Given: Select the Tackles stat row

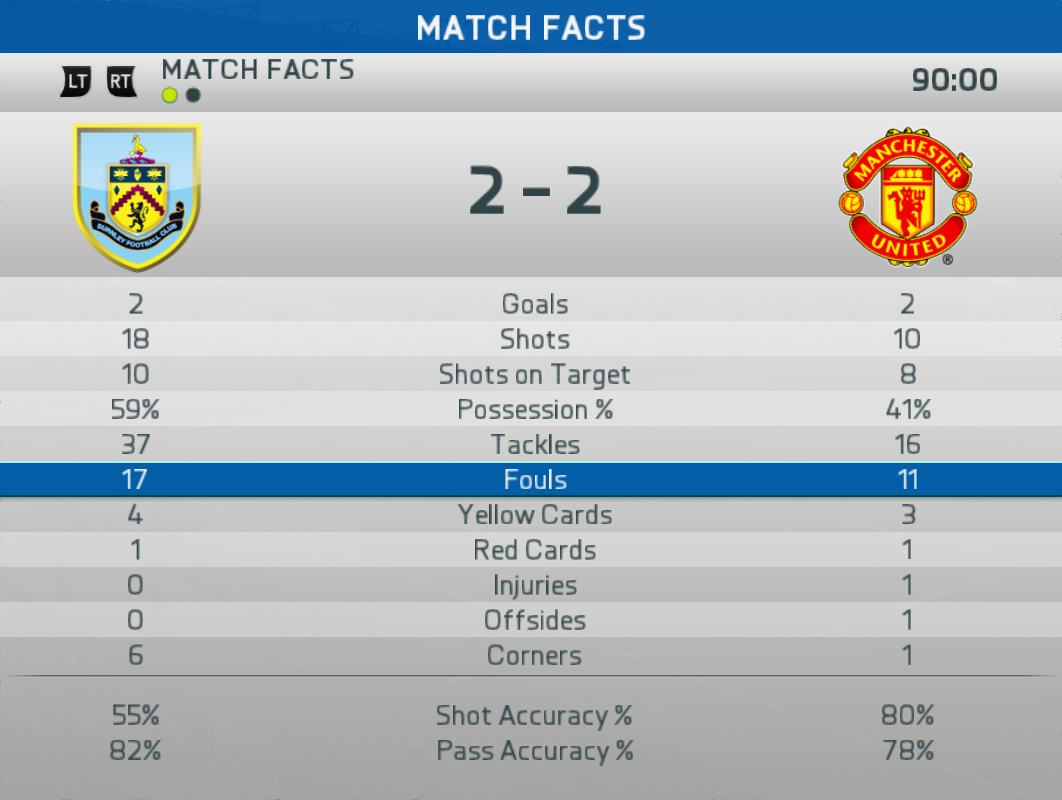Looking at the screenshot, I should tap(534, 445).
